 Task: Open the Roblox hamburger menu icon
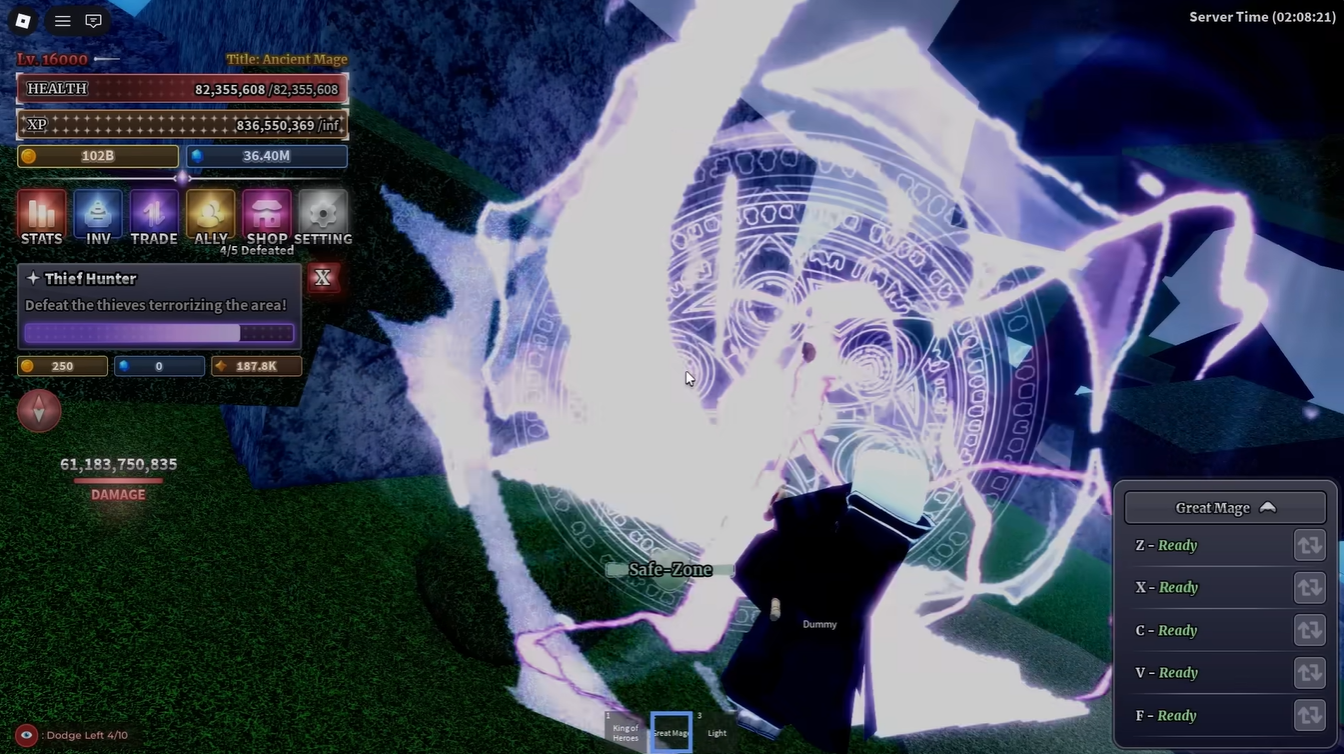click(62, 20)
